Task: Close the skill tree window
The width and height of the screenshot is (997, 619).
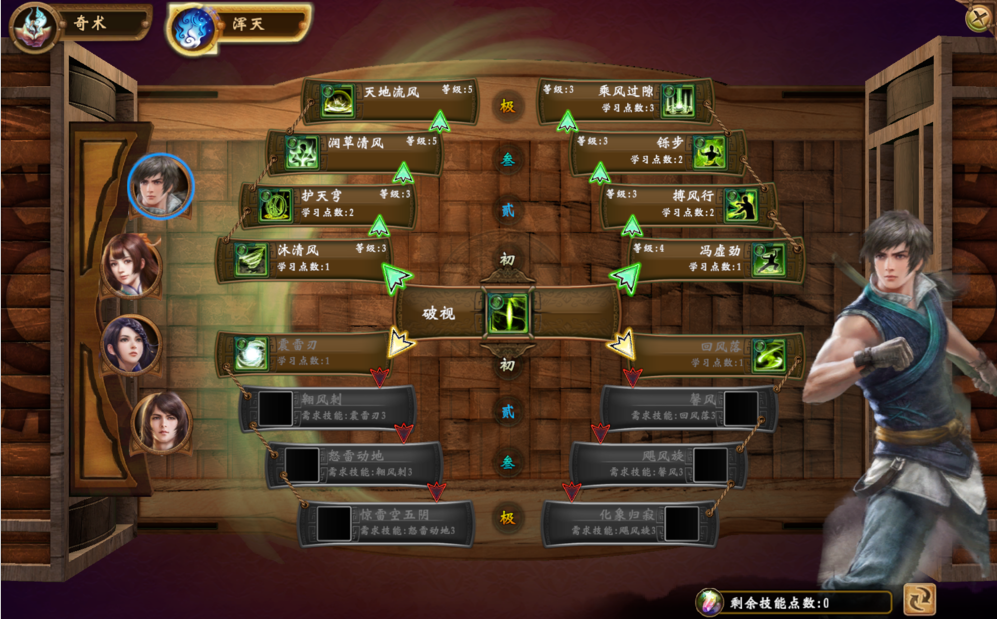Action: pos(978,19)
